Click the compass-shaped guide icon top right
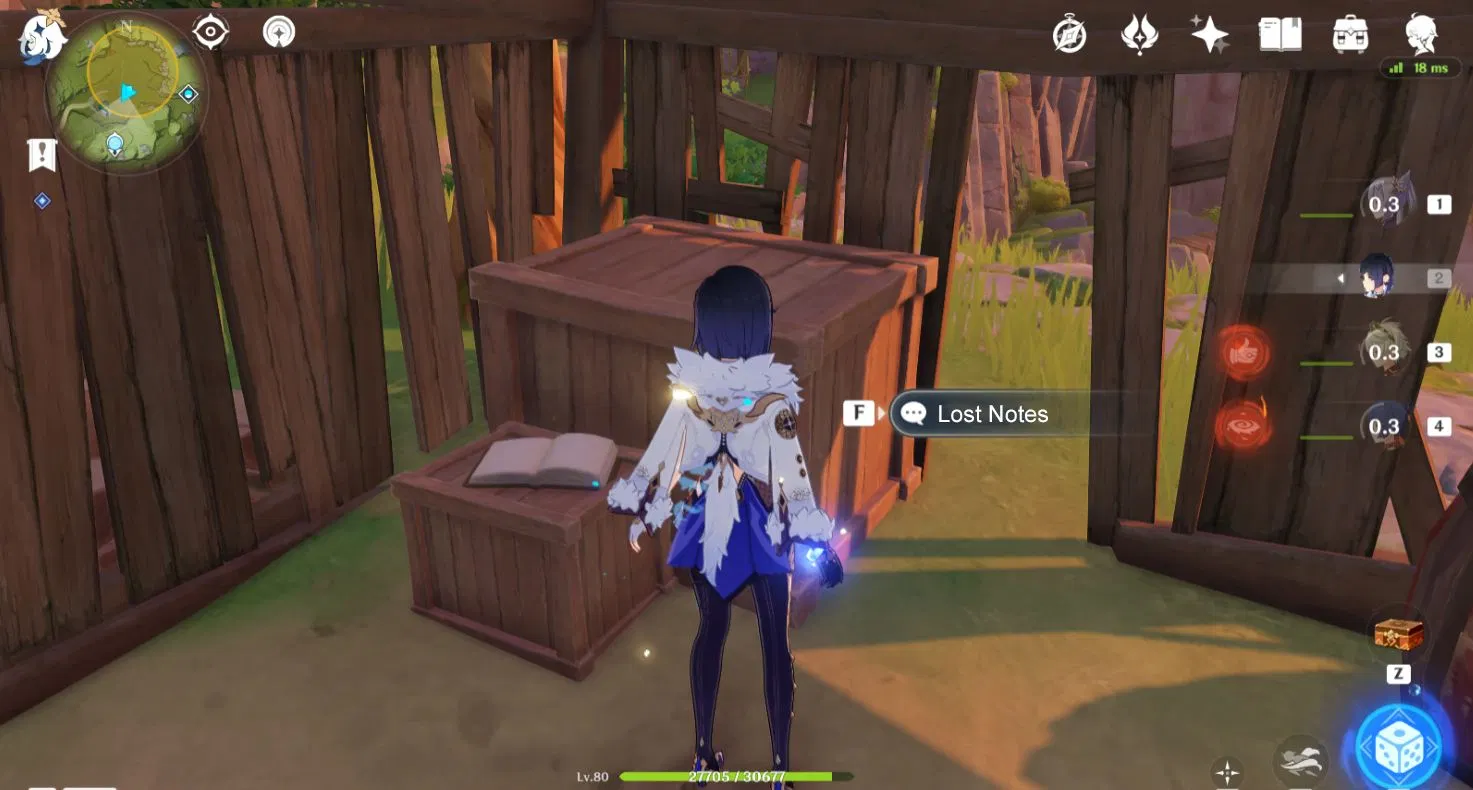Image resolution: width=1473 pixels, height=790 pixels. [1068, 32]
